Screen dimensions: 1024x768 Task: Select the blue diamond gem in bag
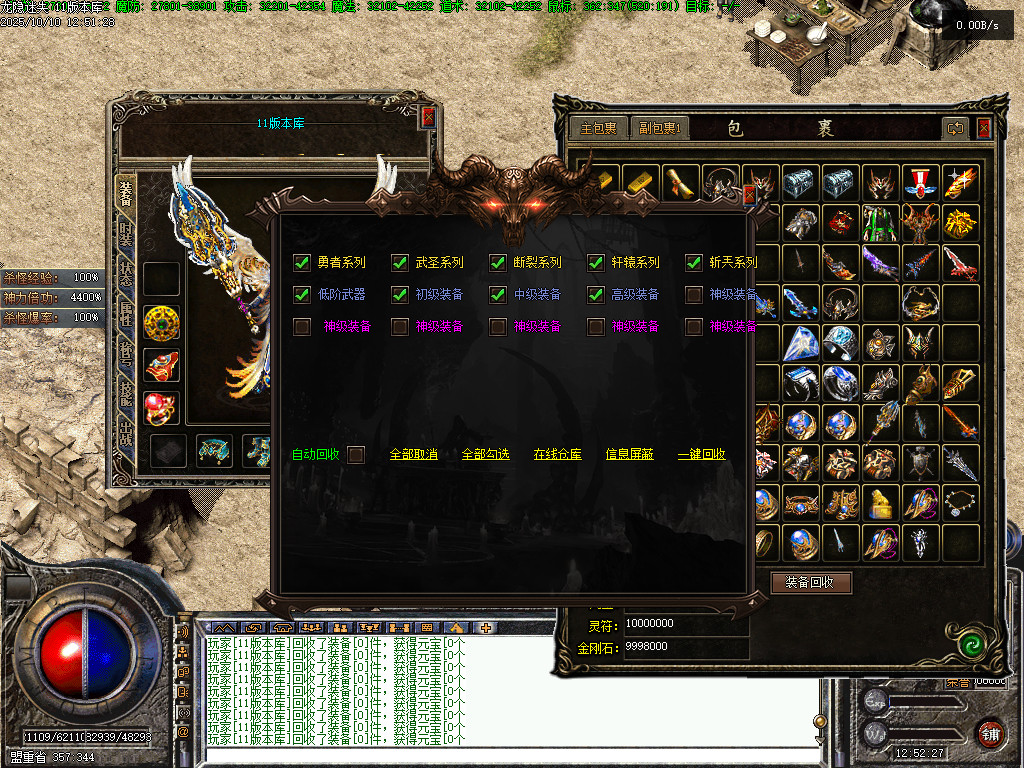[800, 343]
